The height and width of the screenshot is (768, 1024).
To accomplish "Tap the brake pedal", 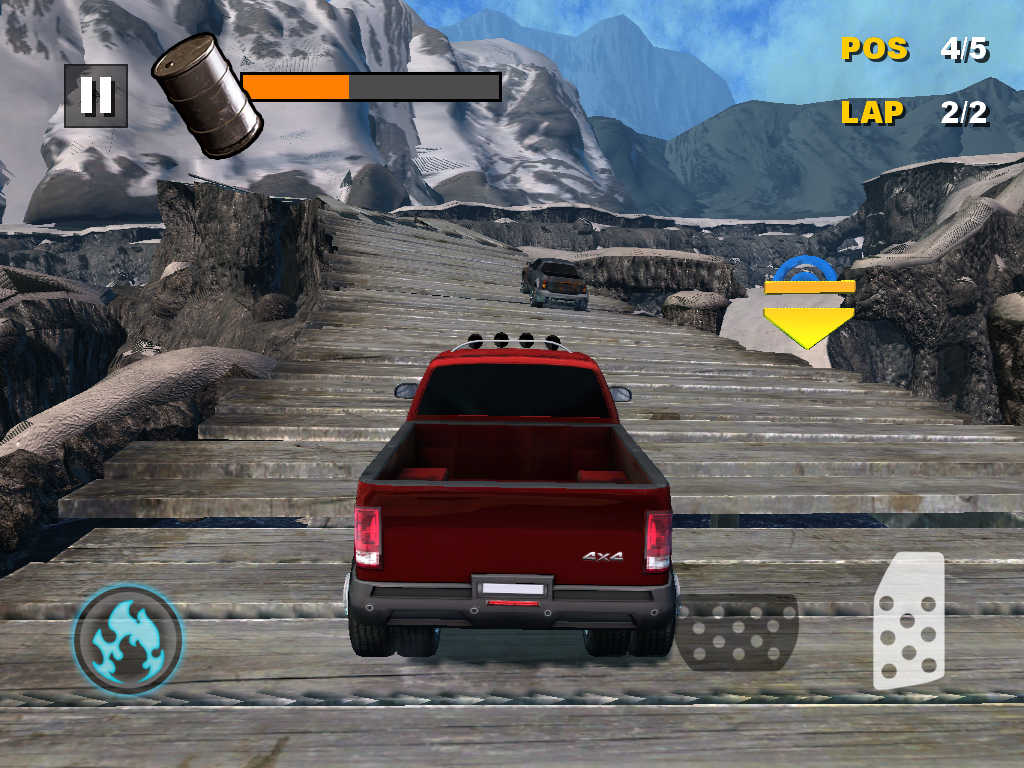I will tap(737, 632).
